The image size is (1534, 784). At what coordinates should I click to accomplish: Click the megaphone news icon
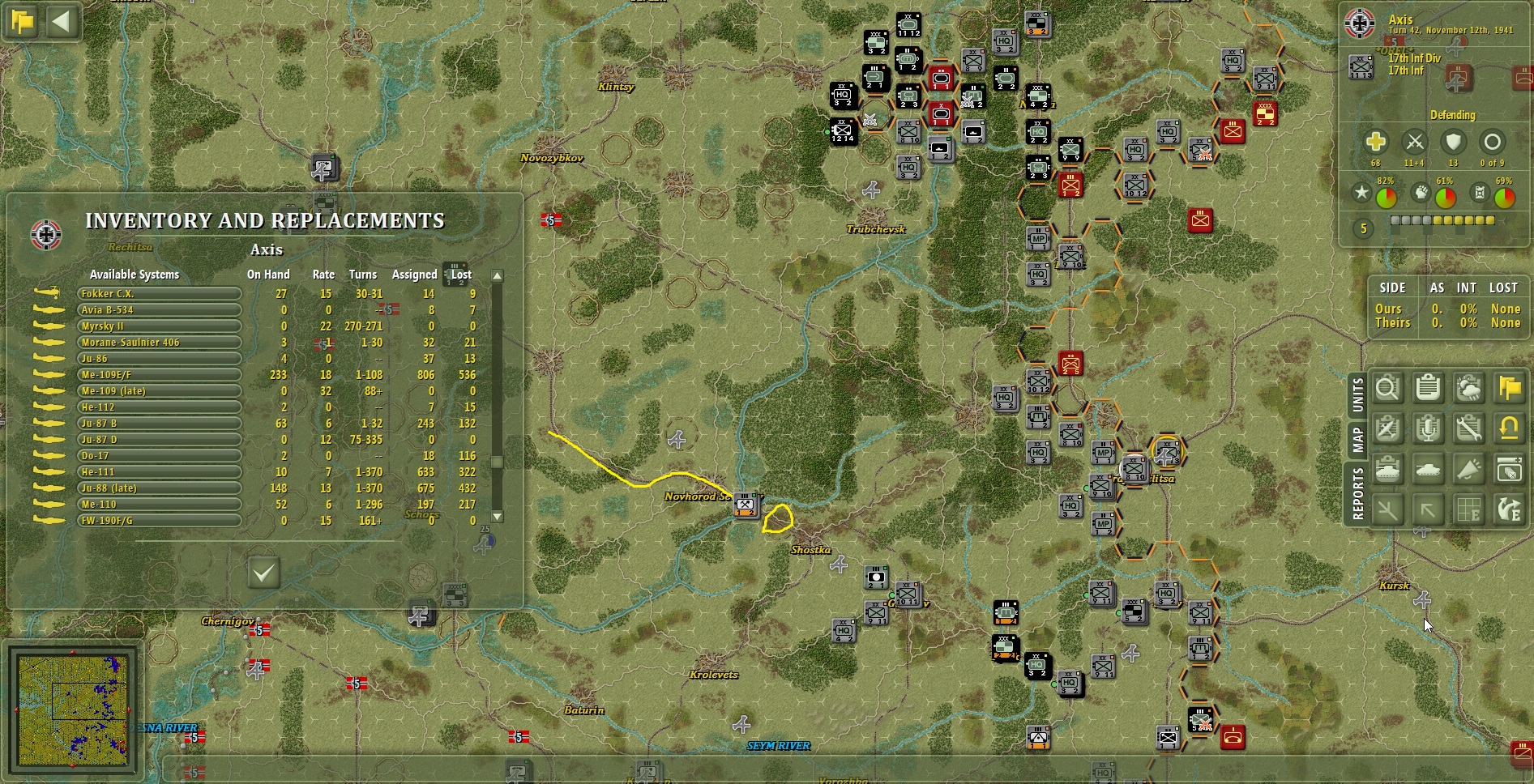[x=1468, y=470]
